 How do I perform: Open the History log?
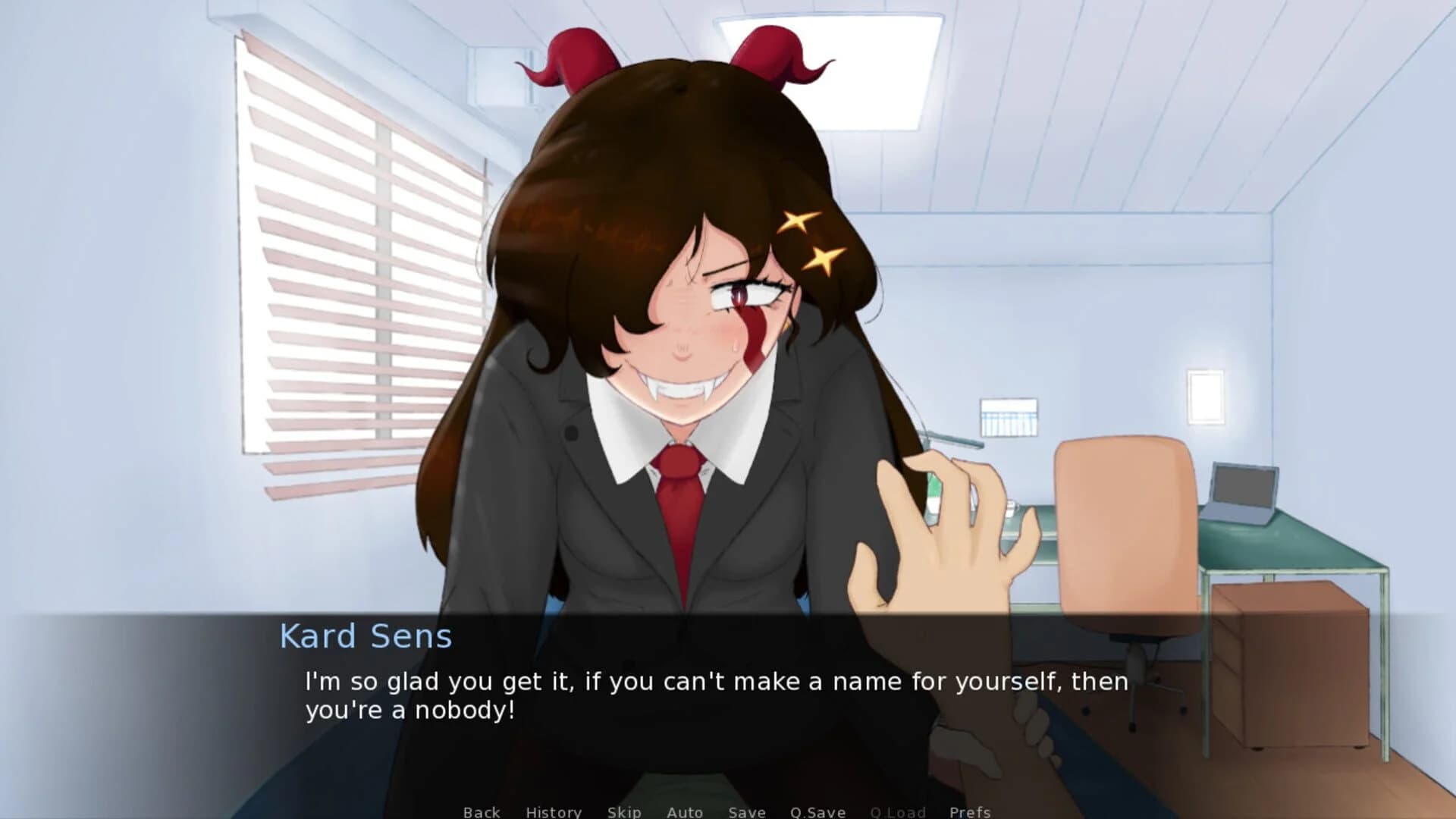[554, 811]
